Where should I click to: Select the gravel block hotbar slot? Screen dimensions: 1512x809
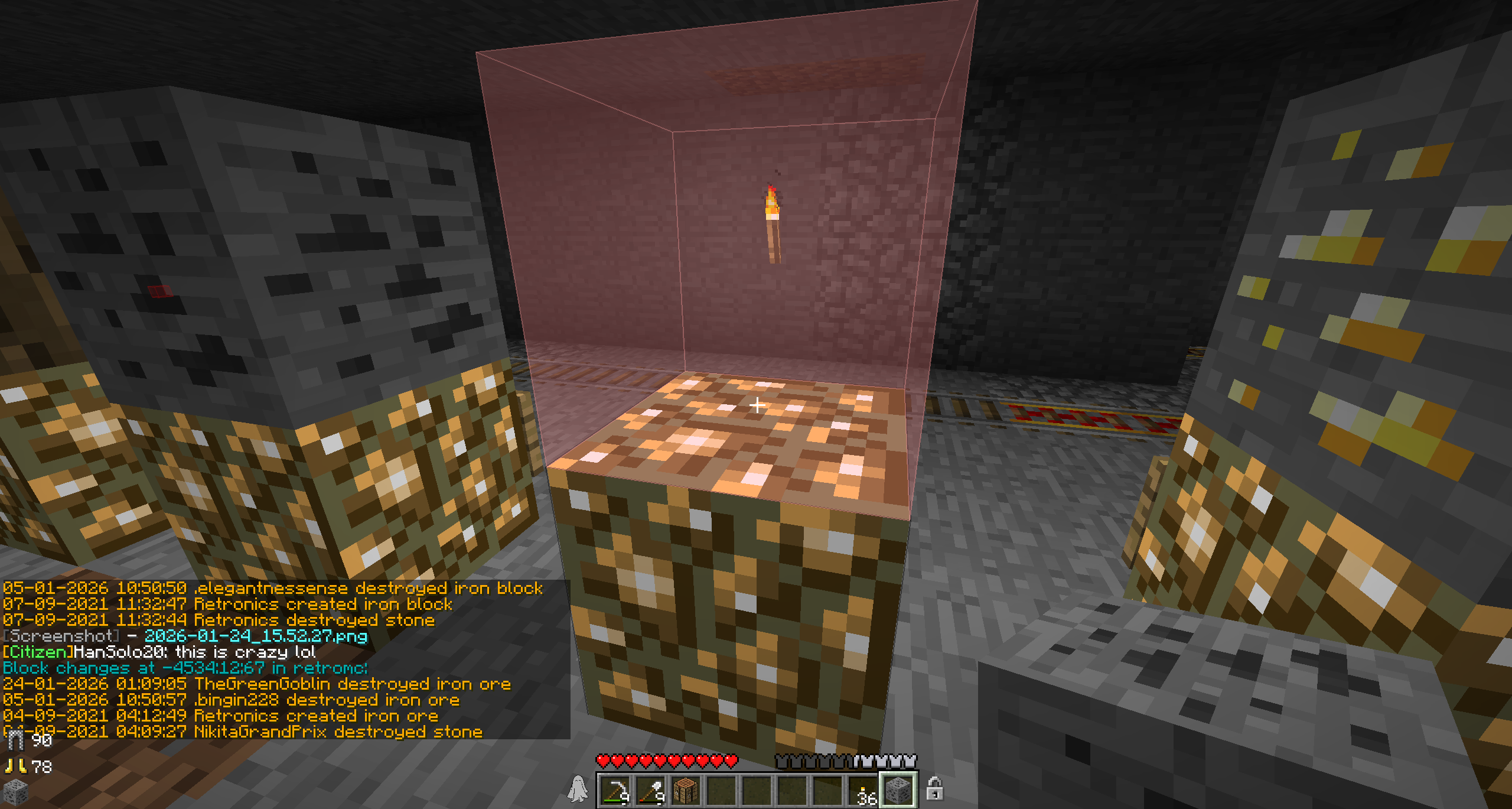tap(898, 790)
